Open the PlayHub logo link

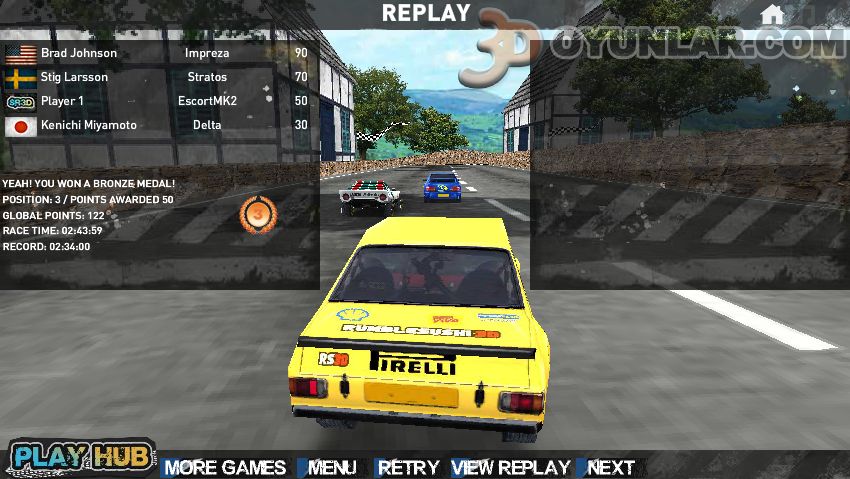pyautogui.click(x=82, y=457)
